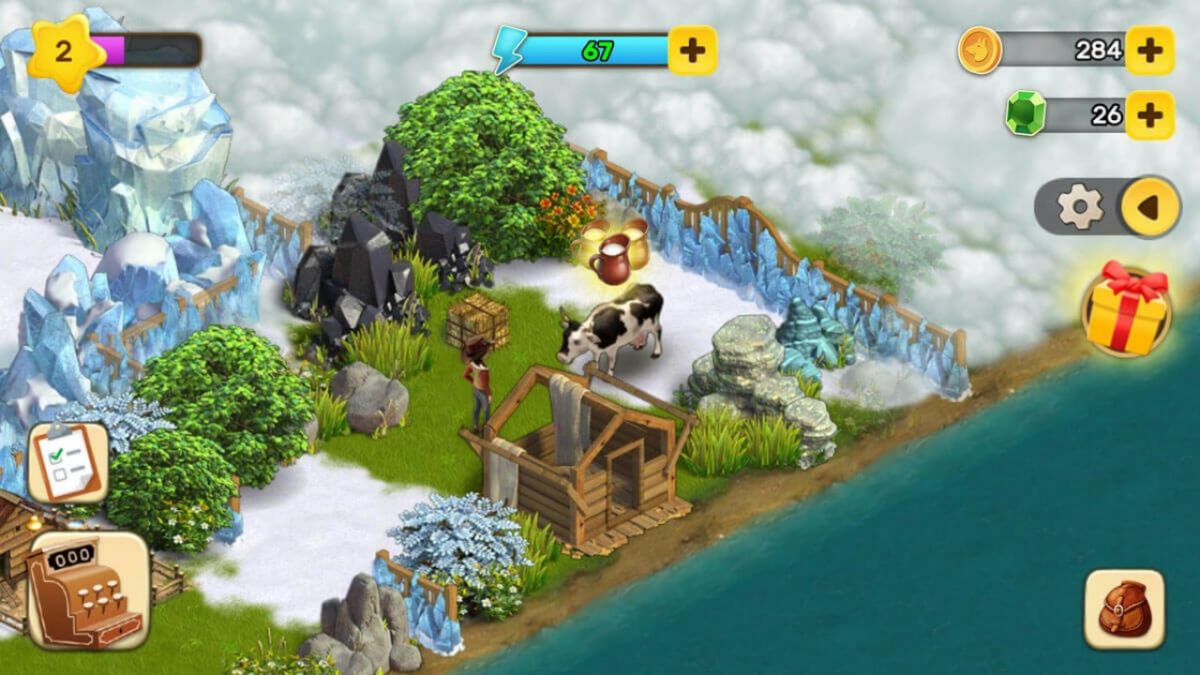Collect the glowing milk jug above the cow
This screenshot has height=675, width=1200.
click(615, 254)
